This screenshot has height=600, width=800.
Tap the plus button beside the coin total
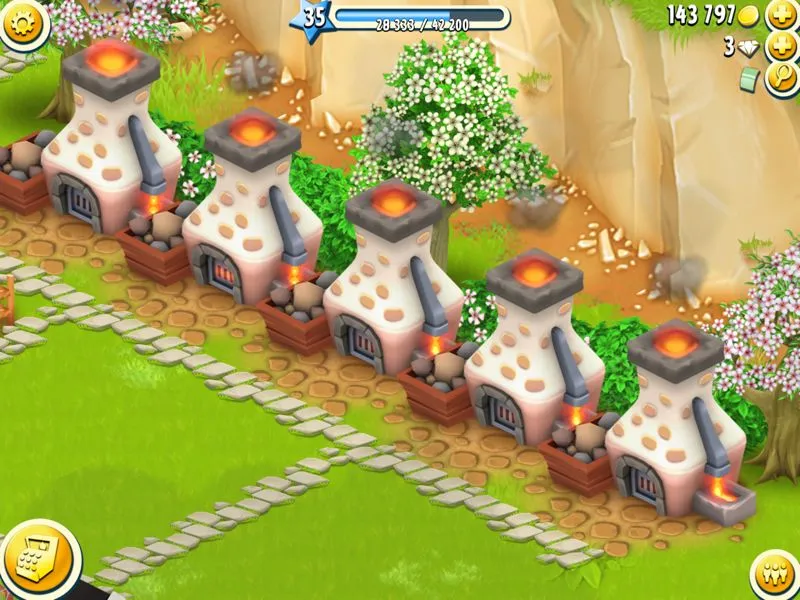[x=781, y=15]
